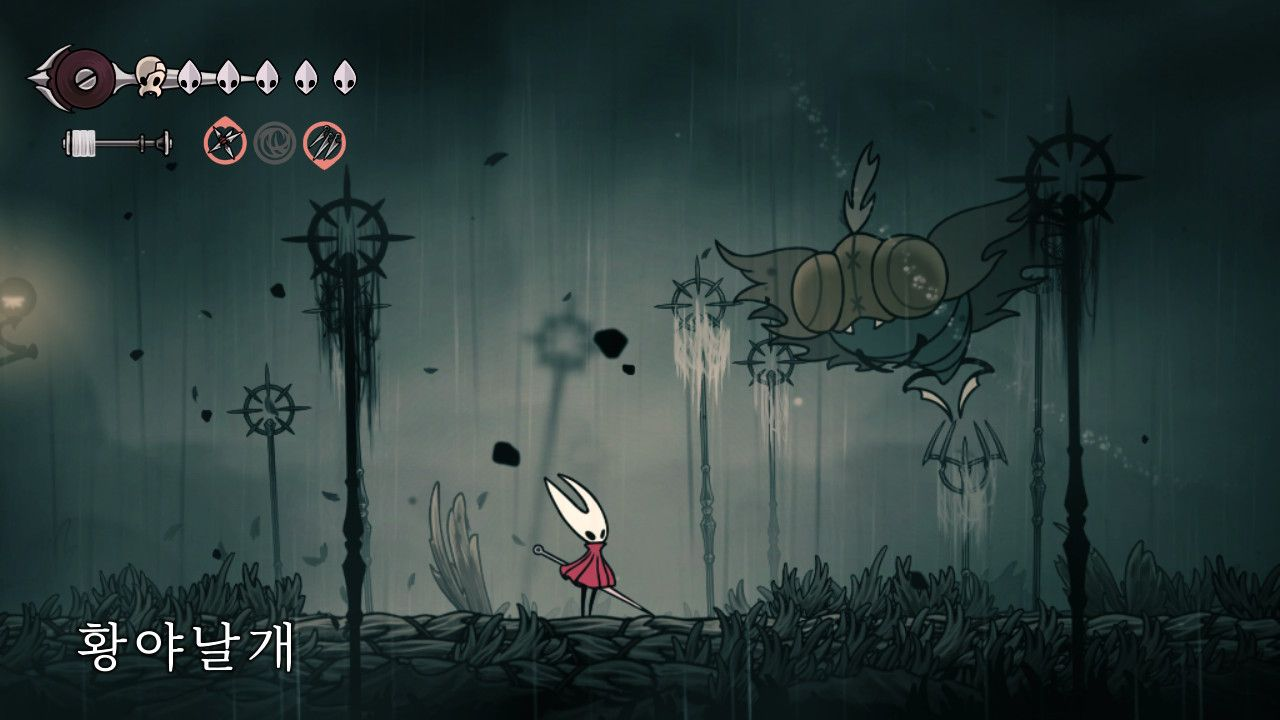Select the triple throwing pins tool icon
This screenshot has width=1280, height=720.
click(324, 143)
